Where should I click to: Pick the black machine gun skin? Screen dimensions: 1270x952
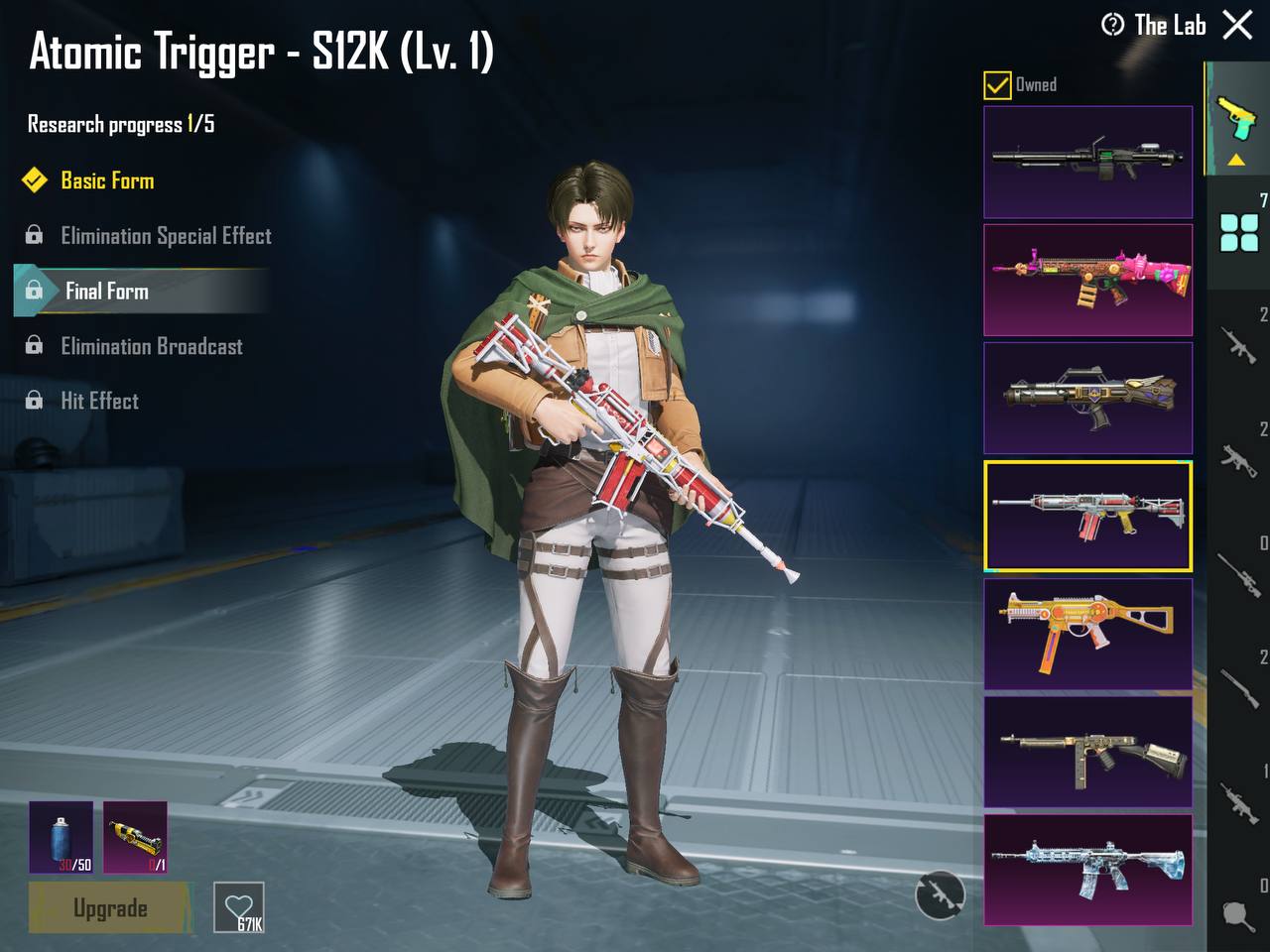1087,162
